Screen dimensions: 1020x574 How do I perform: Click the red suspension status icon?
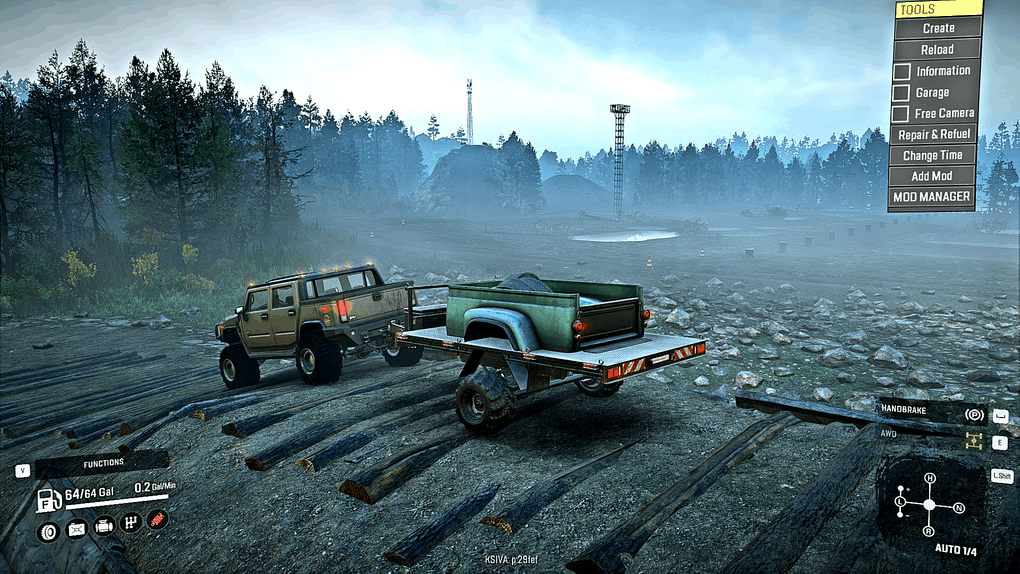point(157,519)
